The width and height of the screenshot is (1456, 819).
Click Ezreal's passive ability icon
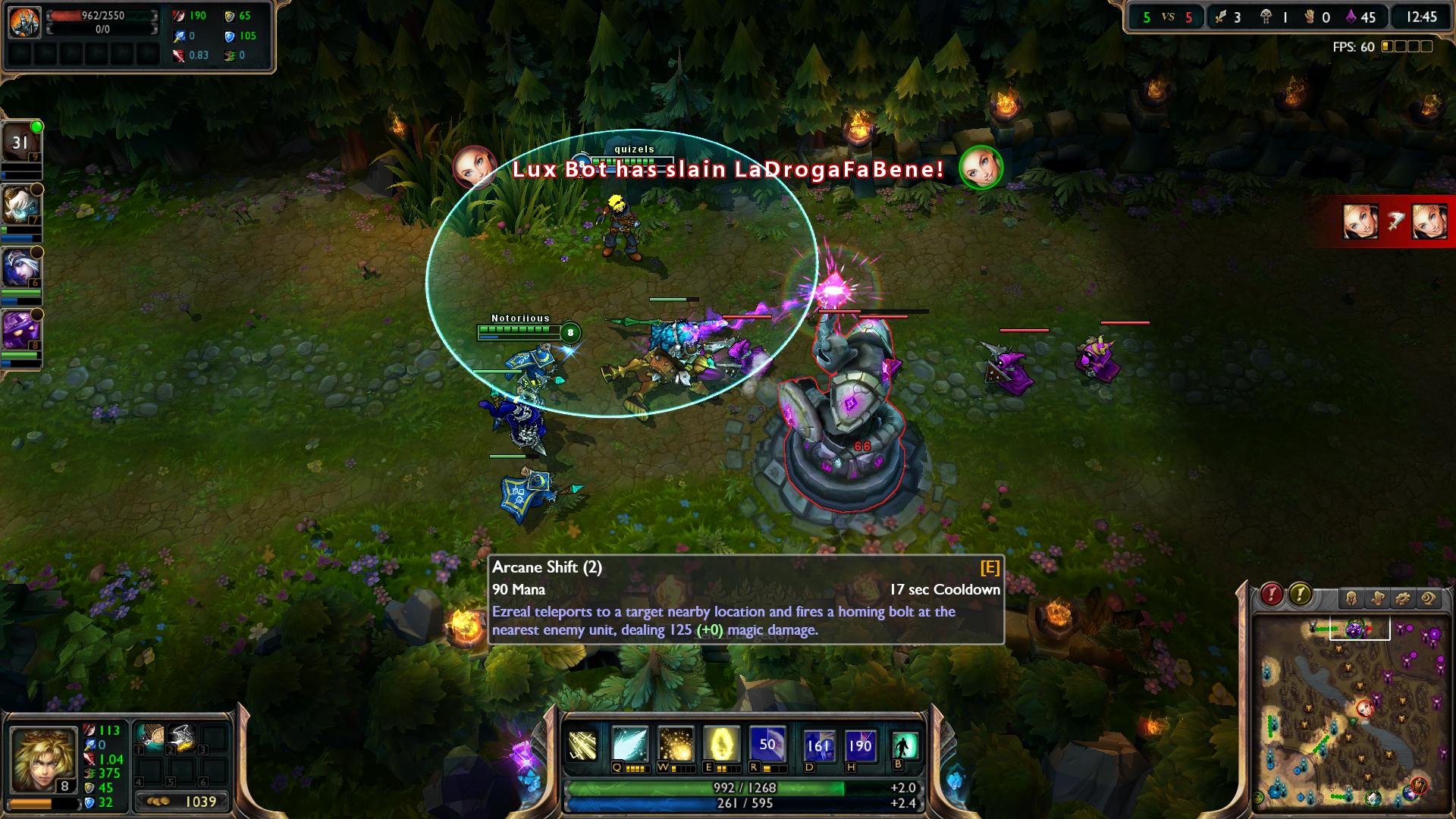coord(582,746)
